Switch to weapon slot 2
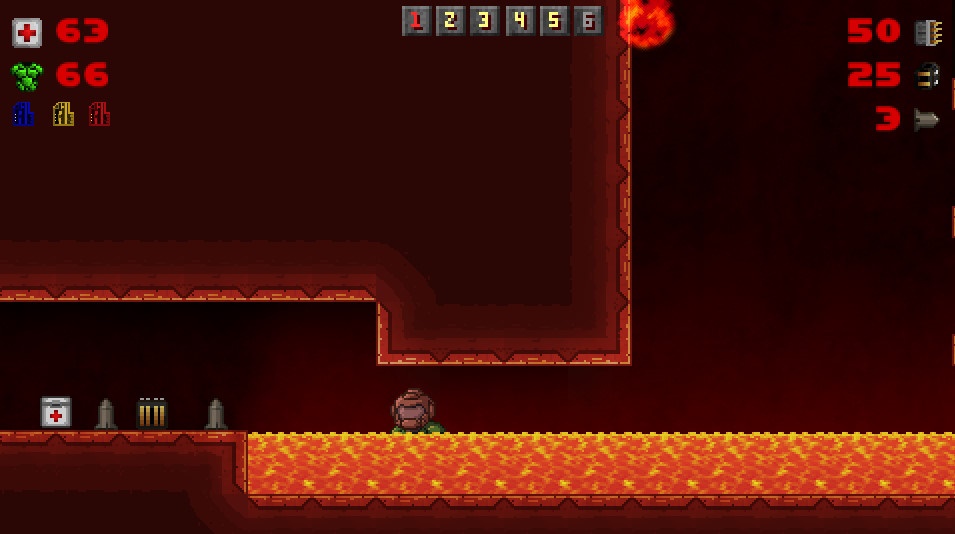 (x=450, y=21)
